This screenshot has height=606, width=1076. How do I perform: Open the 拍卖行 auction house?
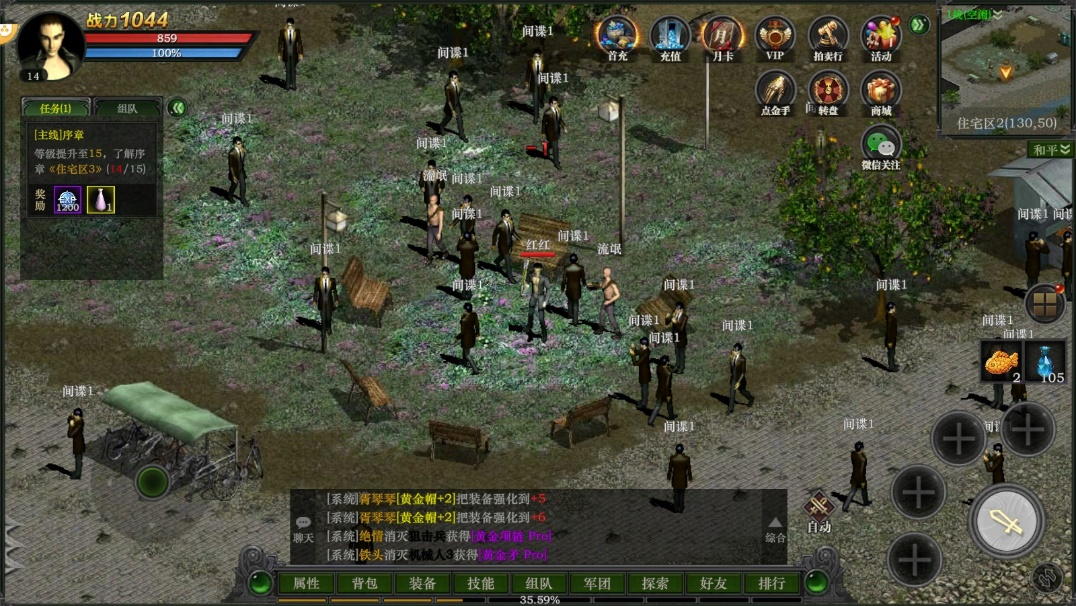(x=828, y=37)
